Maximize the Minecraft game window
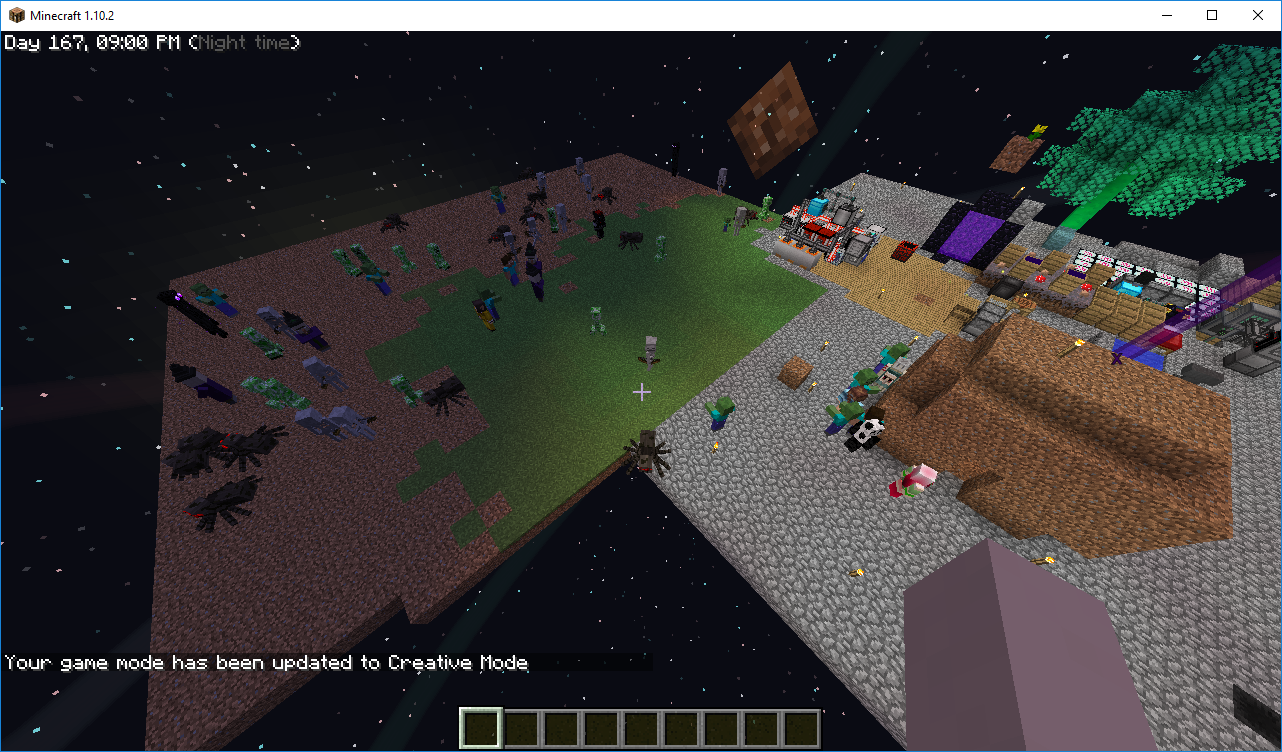Image resolution: width=1282 pixels, height=752 pixels. (x=1212, y=15)
